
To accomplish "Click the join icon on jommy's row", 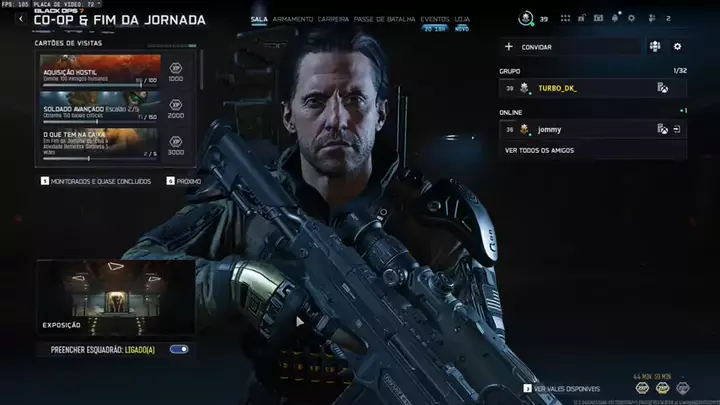I will pos(677,129).
